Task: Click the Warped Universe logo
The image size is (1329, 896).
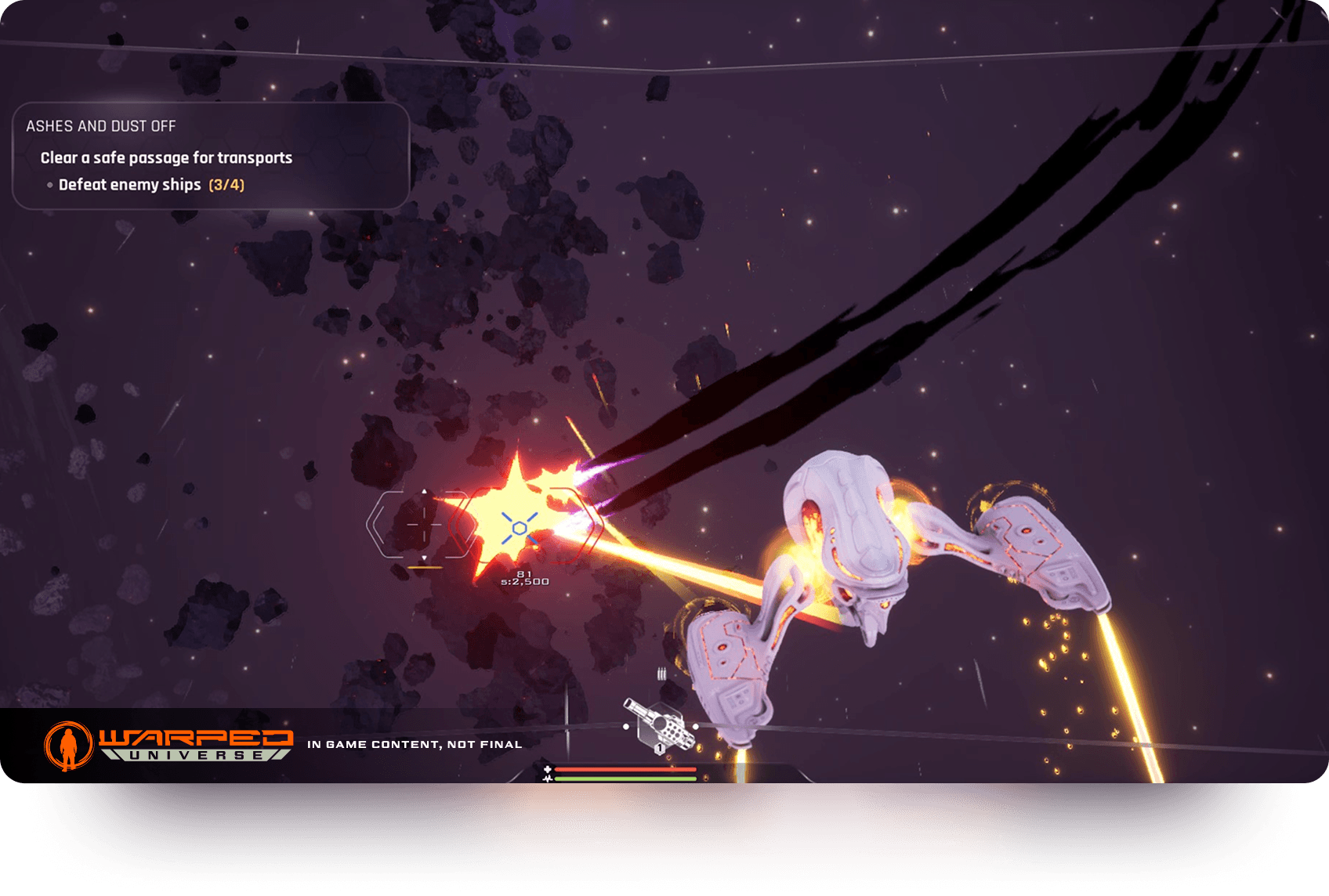Action: point(168,745)
